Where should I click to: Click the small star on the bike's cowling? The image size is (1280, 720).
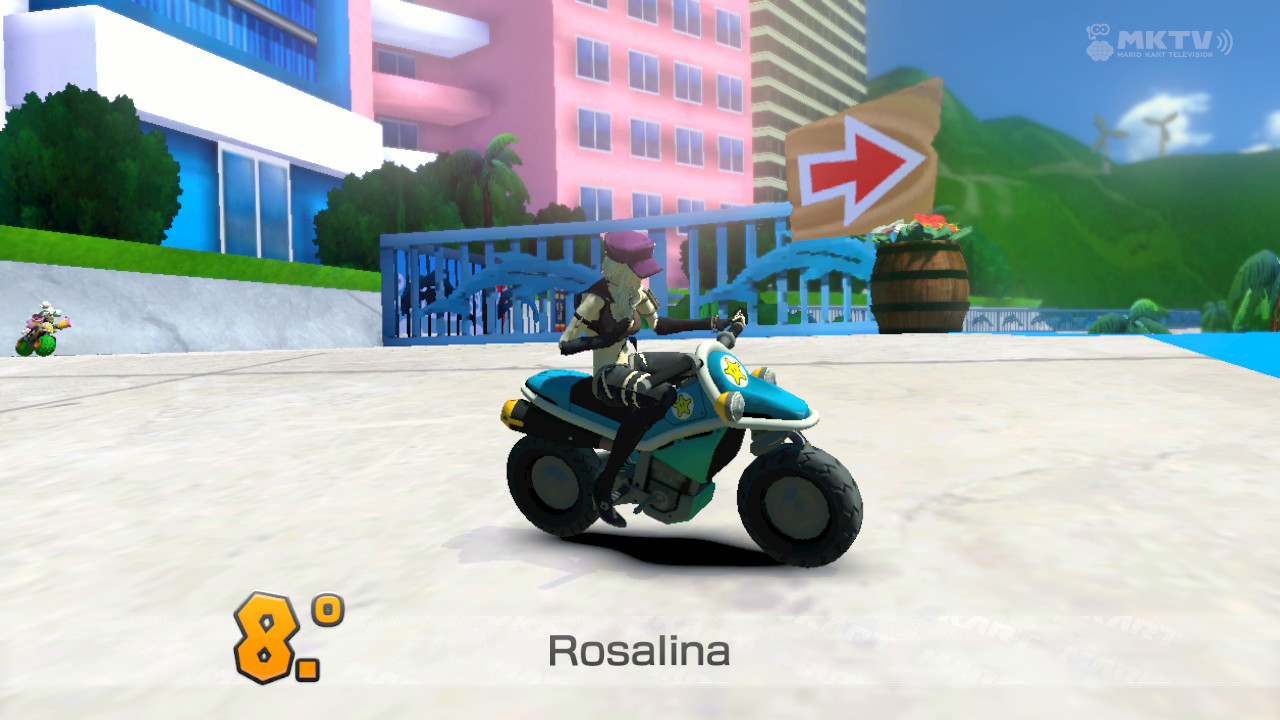681,406
